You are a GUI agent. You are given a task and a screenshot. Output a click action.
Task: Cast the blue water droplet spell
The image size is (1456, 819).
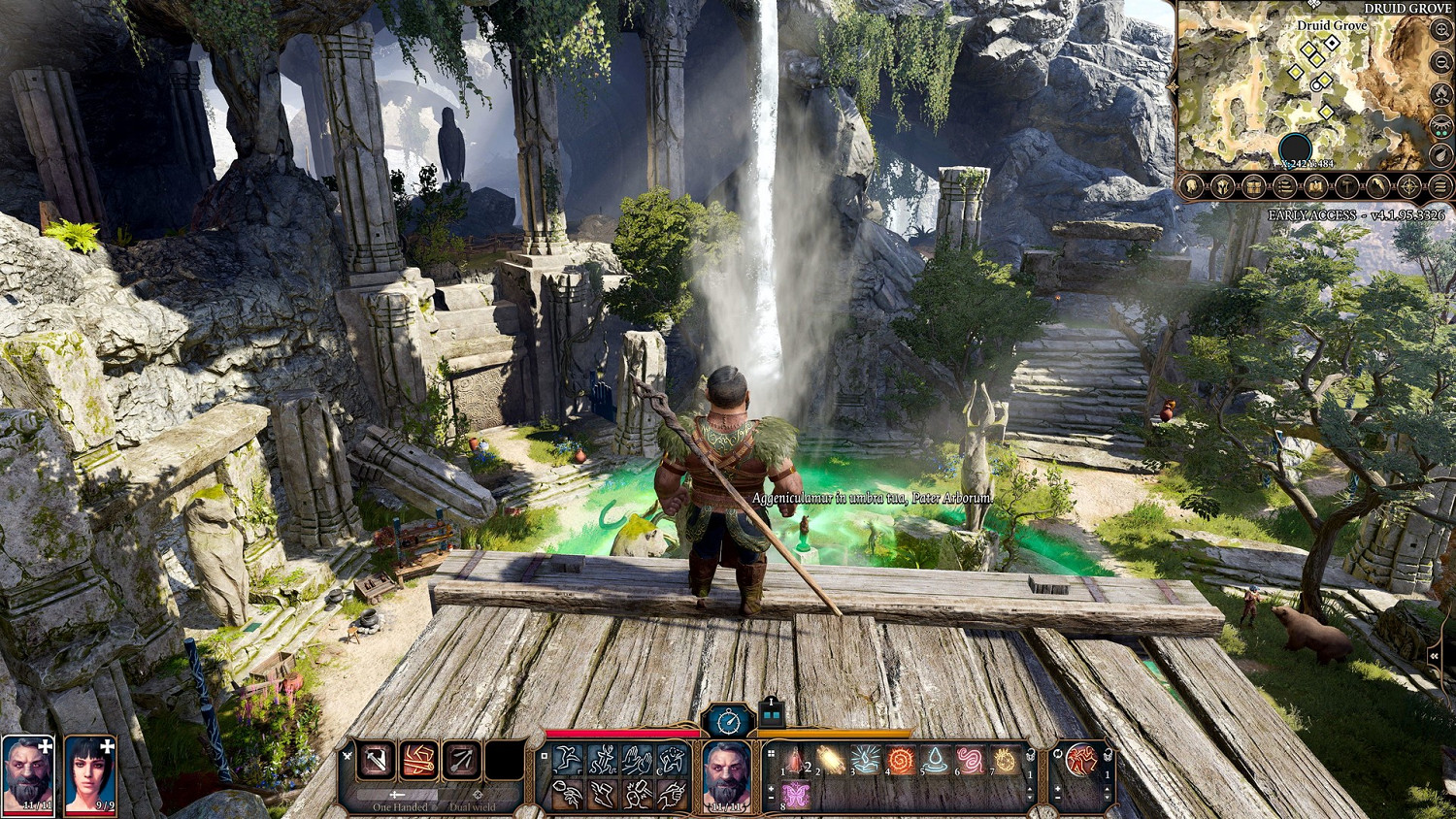pyautogui.click(x=935, y=761)
